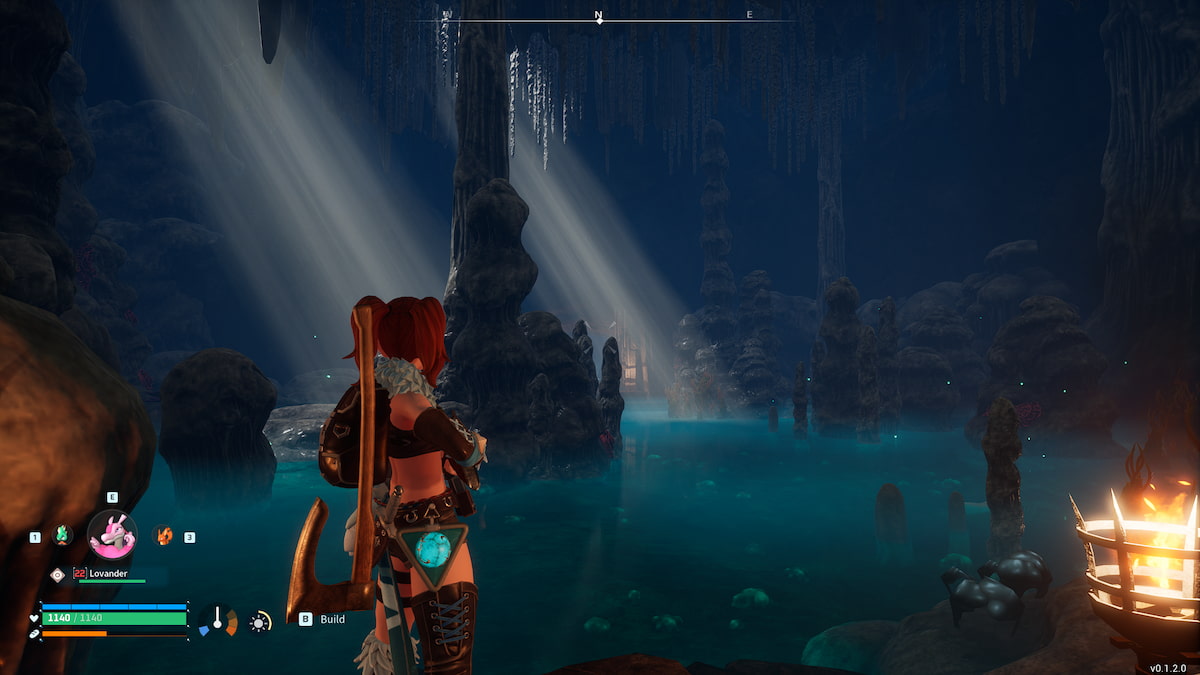Click the sun time-of-day indicator
Viewport: 1200px width, 675px height.
tap(260, 622)
